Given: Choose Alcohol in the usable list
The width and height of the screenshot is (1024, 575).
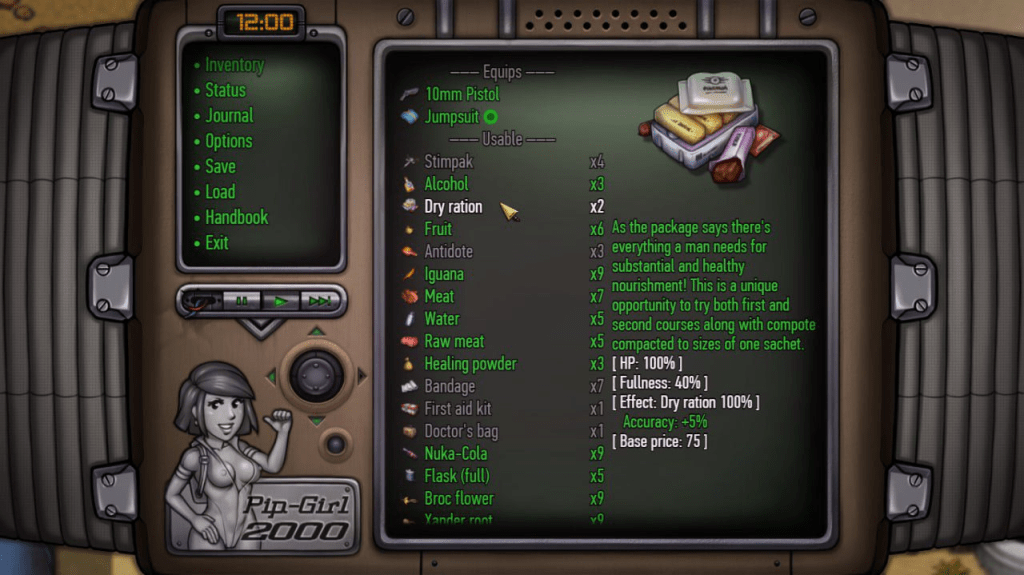Looking at the screenshot, I should click(446, 184).
